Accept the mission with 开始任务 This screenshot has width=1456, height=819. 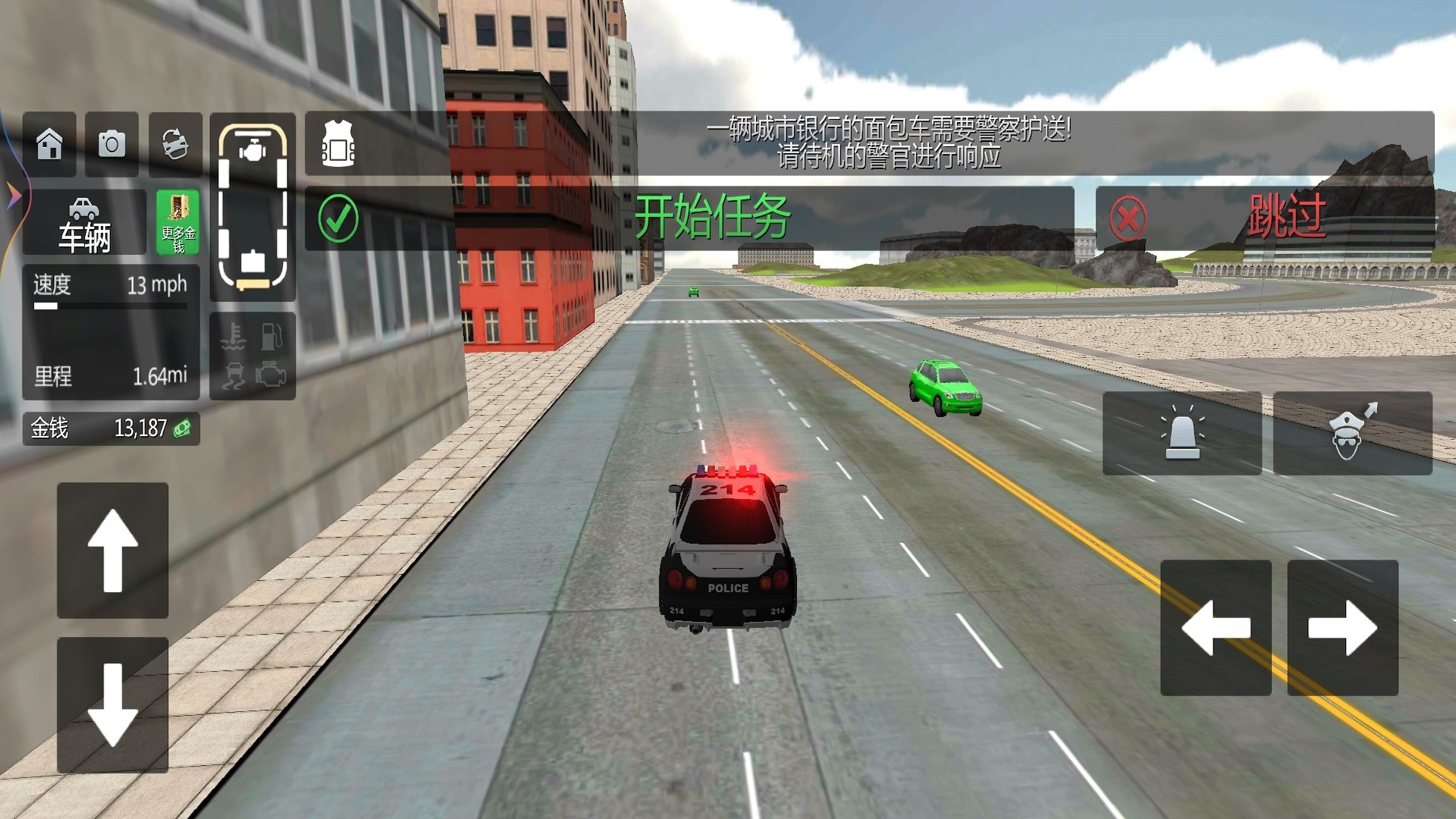[689, 218]
